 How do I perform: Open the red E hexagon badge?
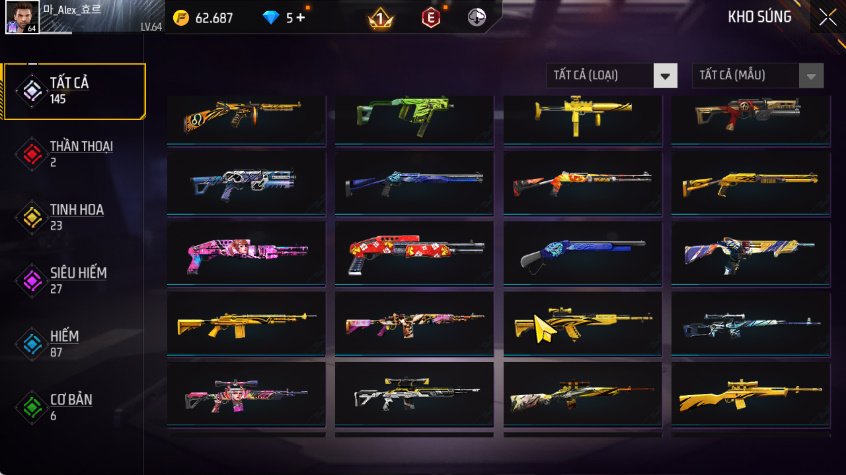coord(430,18)
